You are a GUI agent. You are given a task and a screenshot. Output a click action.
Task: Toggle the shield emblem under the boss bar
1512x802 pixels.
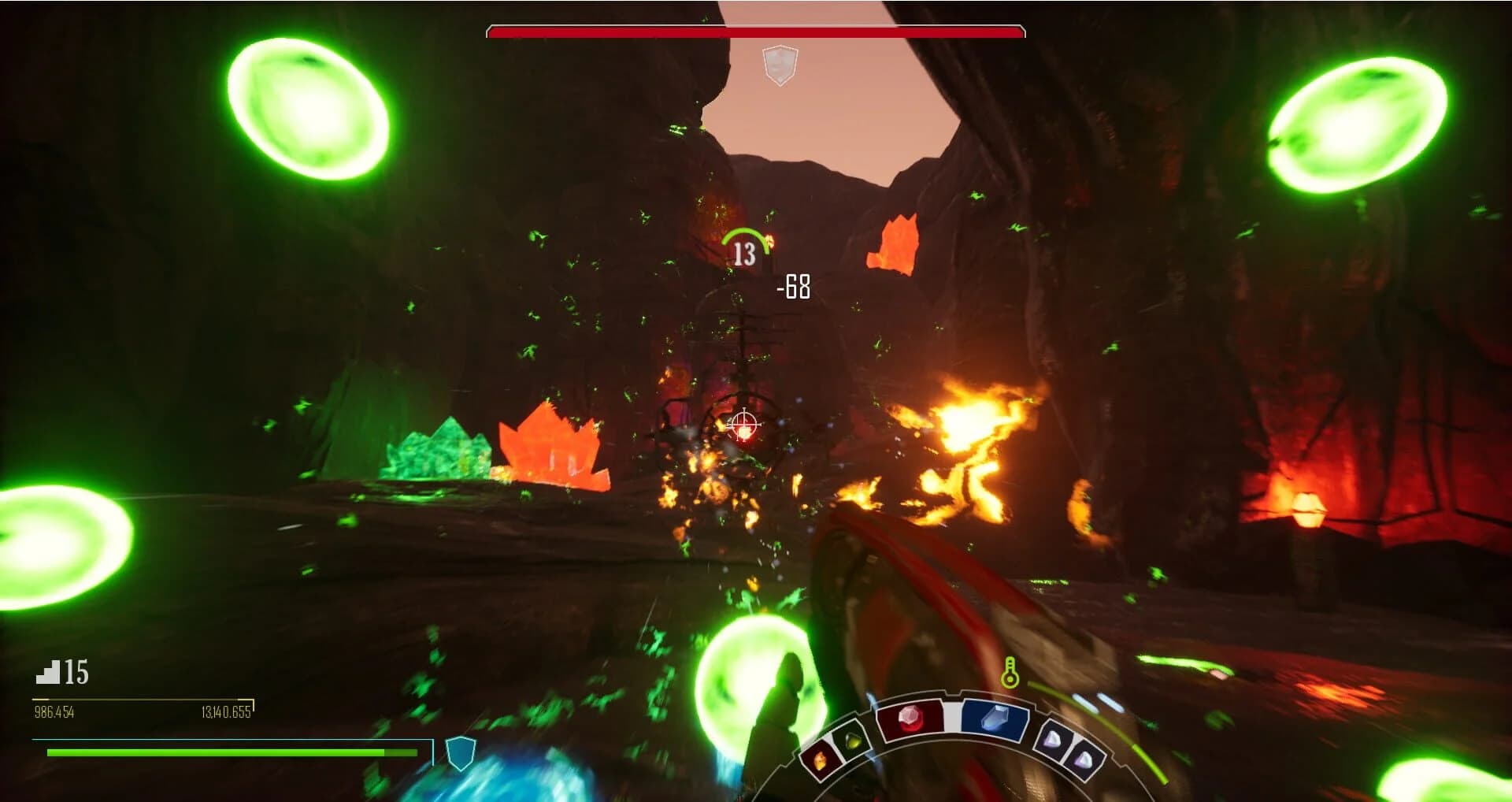coord(780,66)
